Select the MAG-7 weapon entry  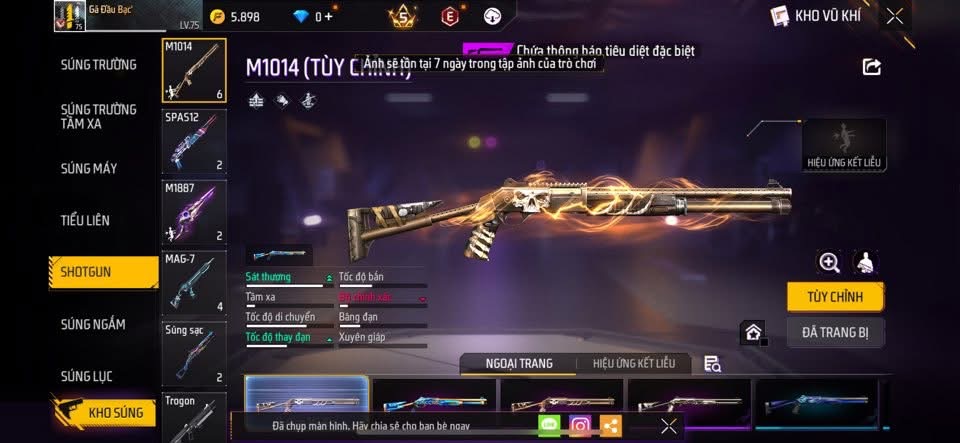click(194, 283)
